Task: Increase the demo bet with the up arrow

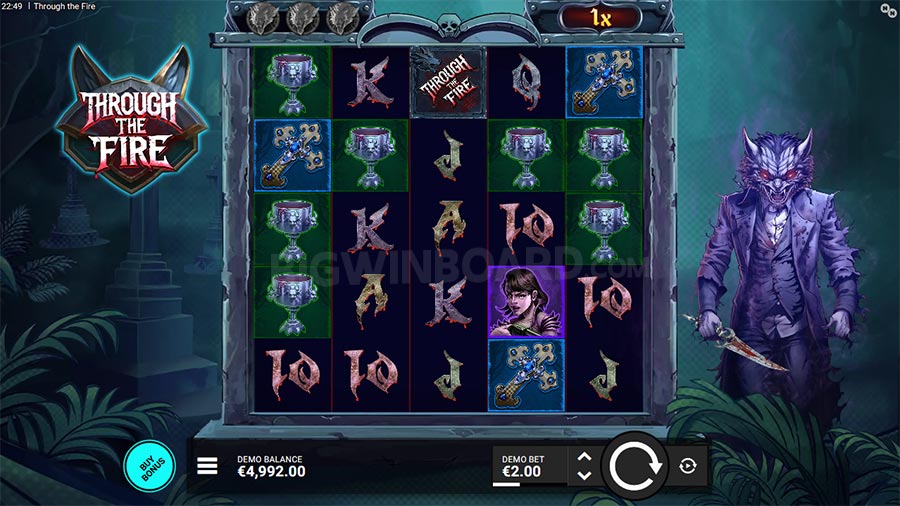Action: pyautogui.click(x=585, y=458)
